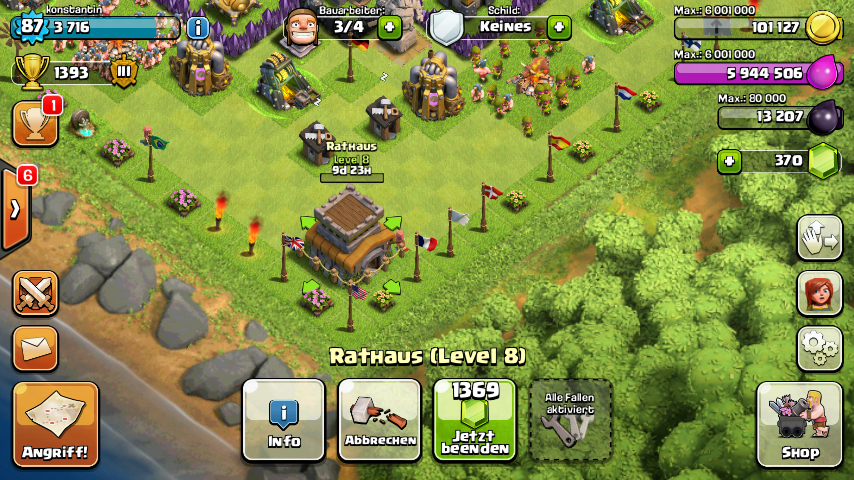The height and width of the screenshot is (480, 854).
Task: Open the envelope messages inbox
Action: (x=35, y=348)
